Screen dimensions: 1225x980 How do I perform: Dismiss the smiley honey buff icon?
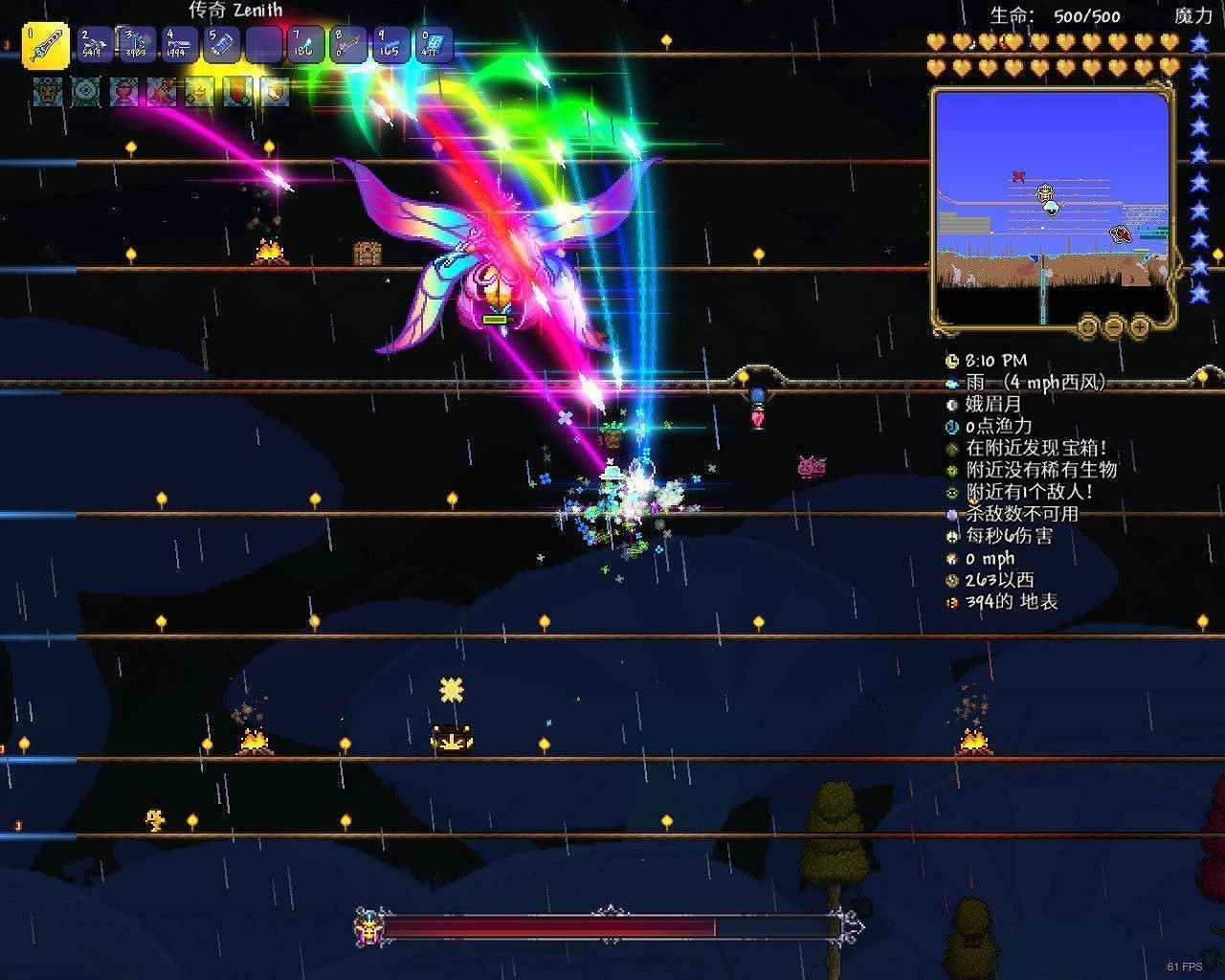point(198,93)
